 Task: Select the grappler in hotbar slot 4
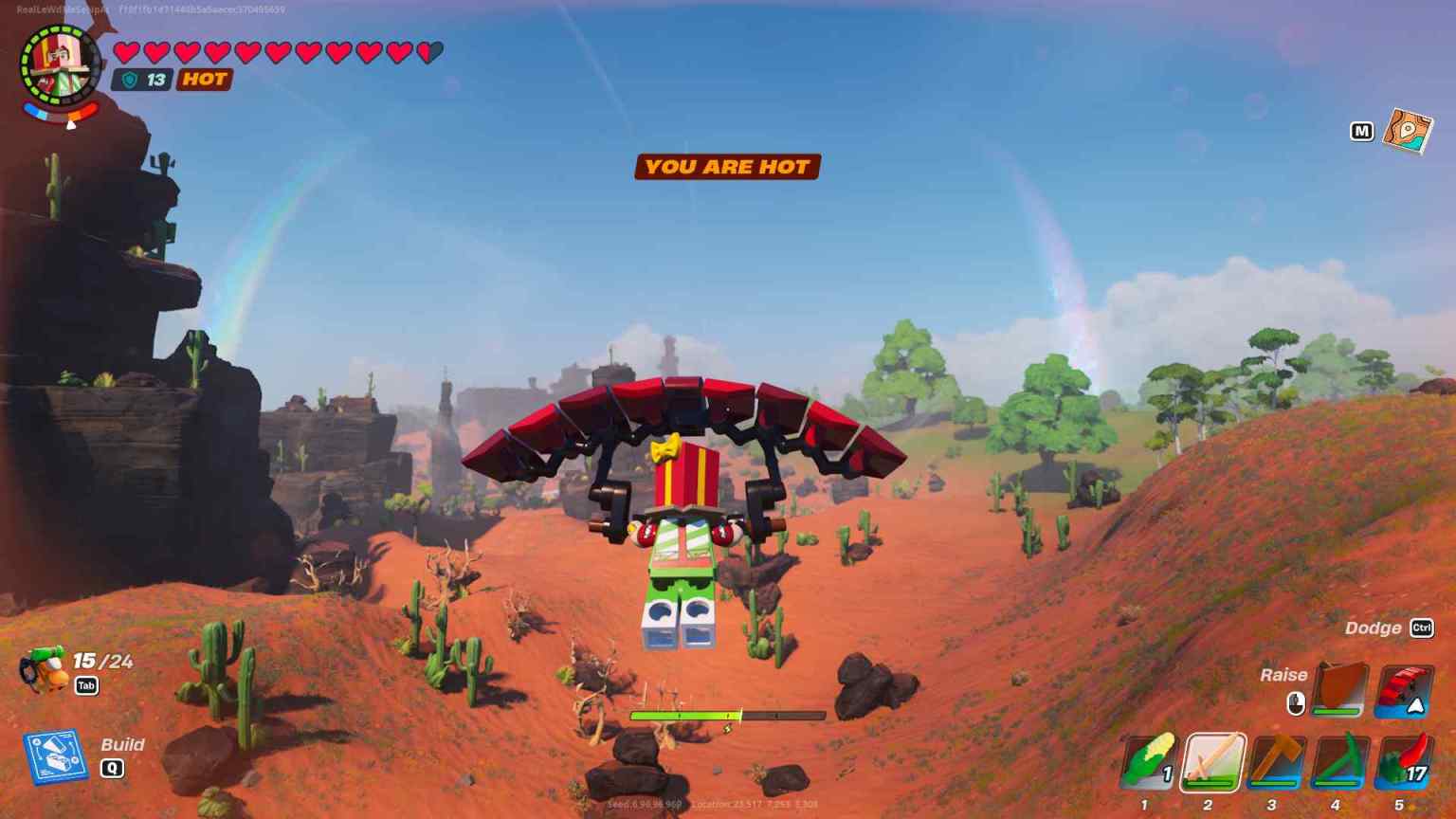click(1337, 764)
